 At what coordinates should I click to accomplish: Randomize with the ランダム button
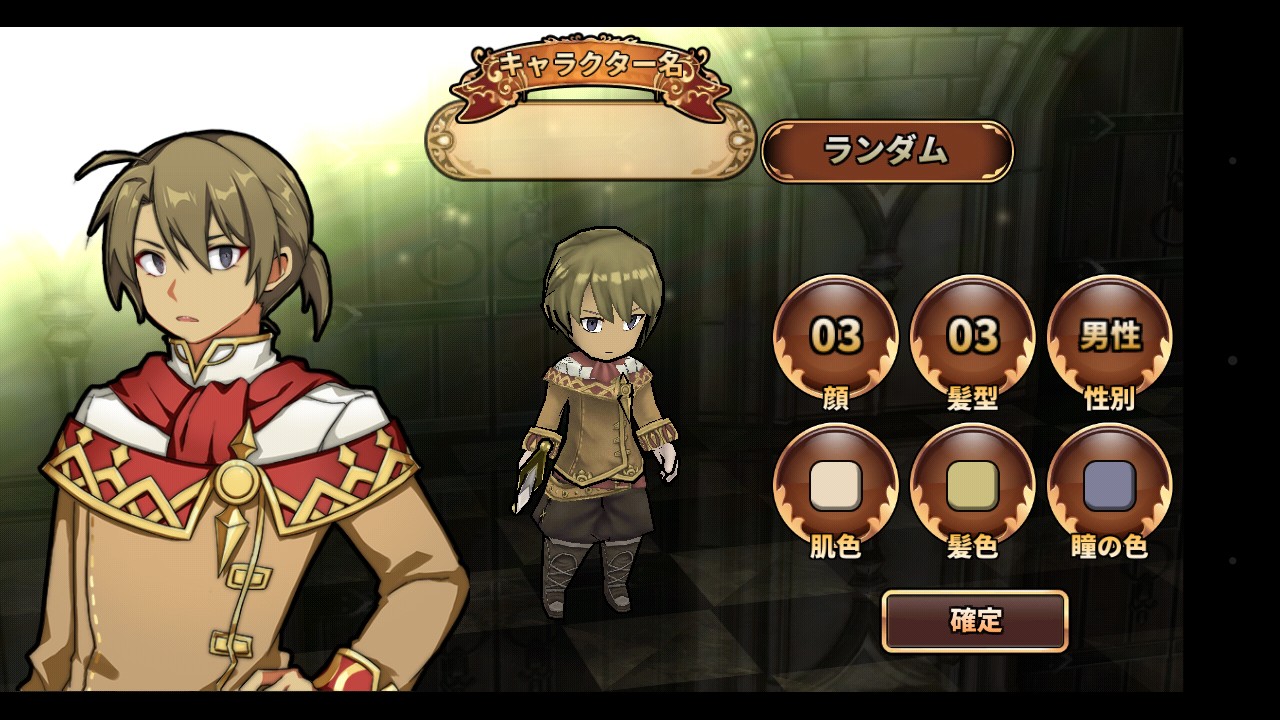click(x=887, y=152)
